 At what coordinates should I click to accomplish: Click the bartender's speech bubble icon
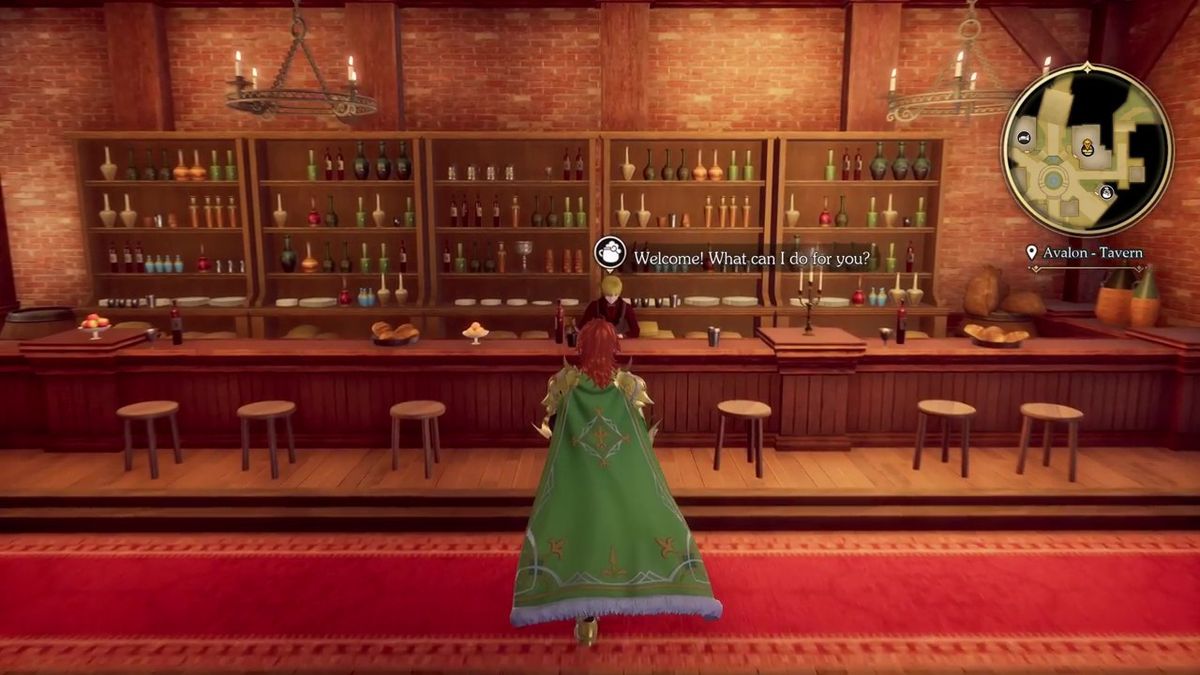point(610,254)
